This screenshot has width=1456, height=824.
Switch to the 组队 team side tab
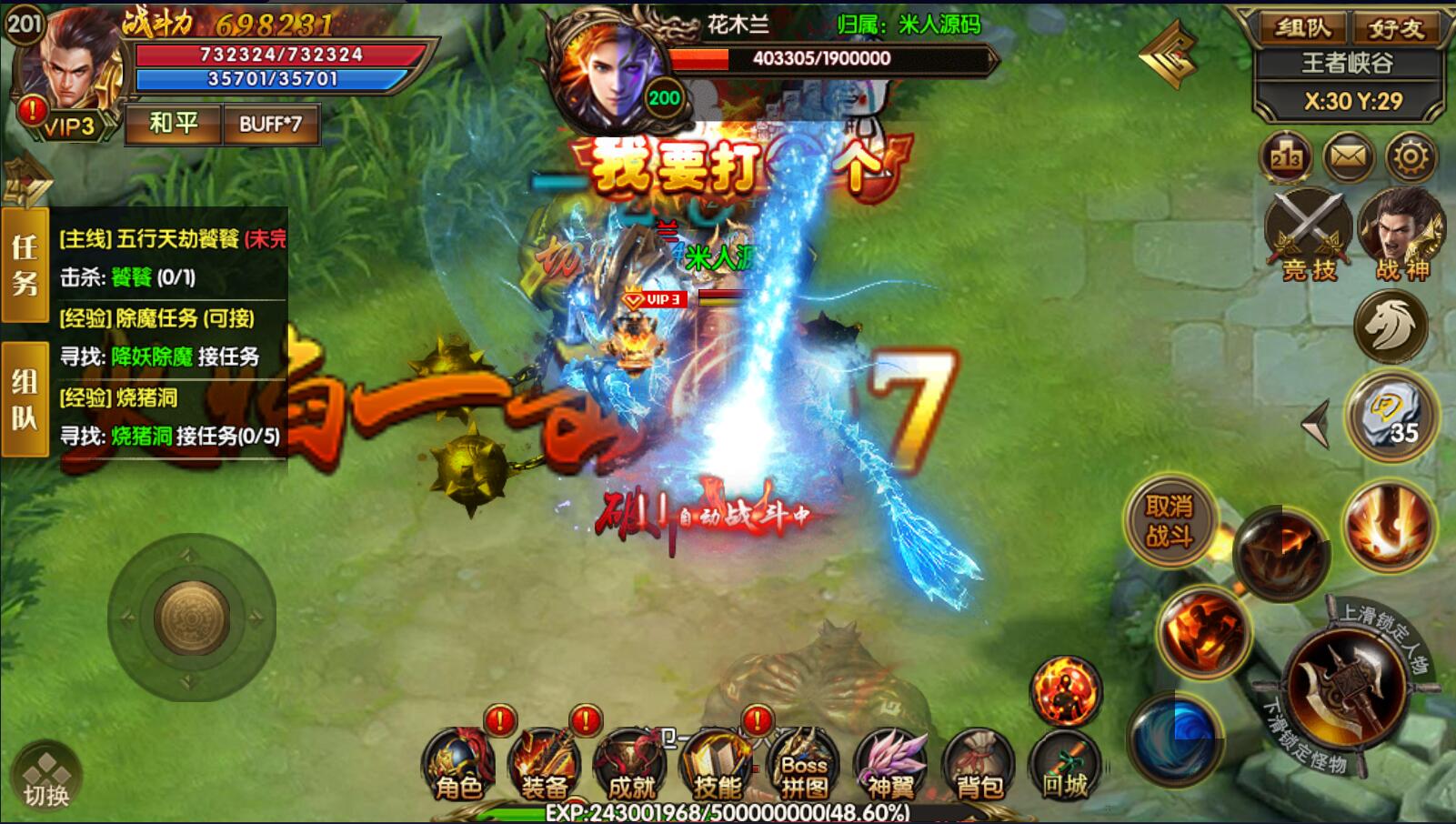[25, 399]
